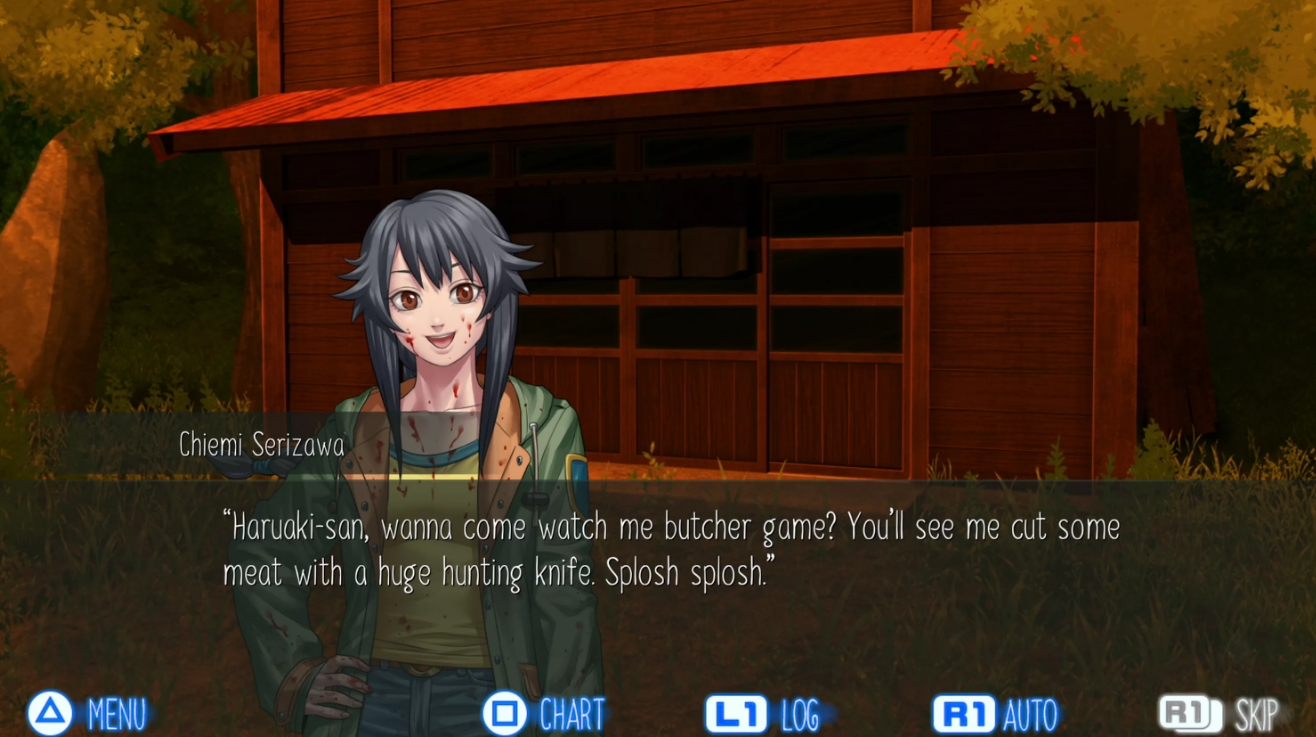Open the MENU option
Viewport: 1316px width, 737px height.
tap(88, 714)
